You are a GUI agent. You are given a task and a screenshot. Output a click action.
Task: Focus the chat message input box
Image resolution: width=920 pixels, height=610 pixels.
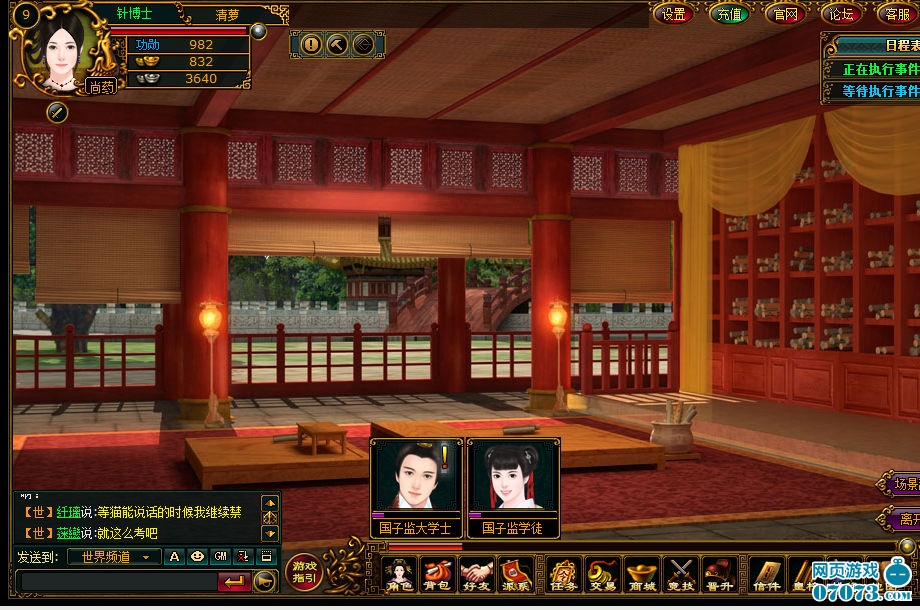pyautogui.click(x=117, y=581)
